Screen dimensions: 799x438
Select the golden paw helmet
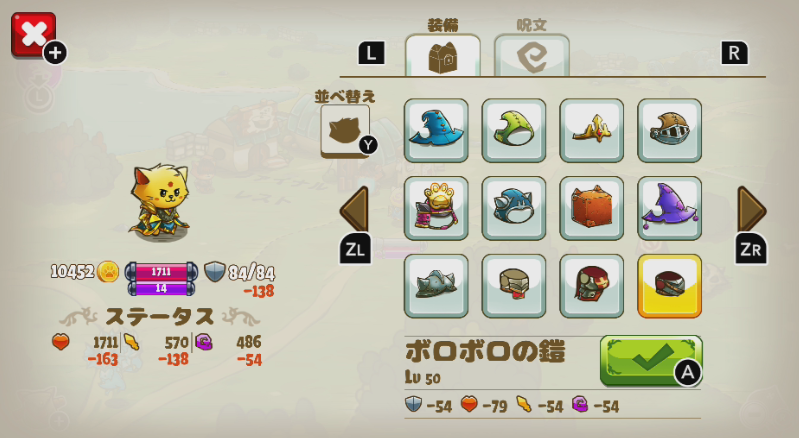436,208
